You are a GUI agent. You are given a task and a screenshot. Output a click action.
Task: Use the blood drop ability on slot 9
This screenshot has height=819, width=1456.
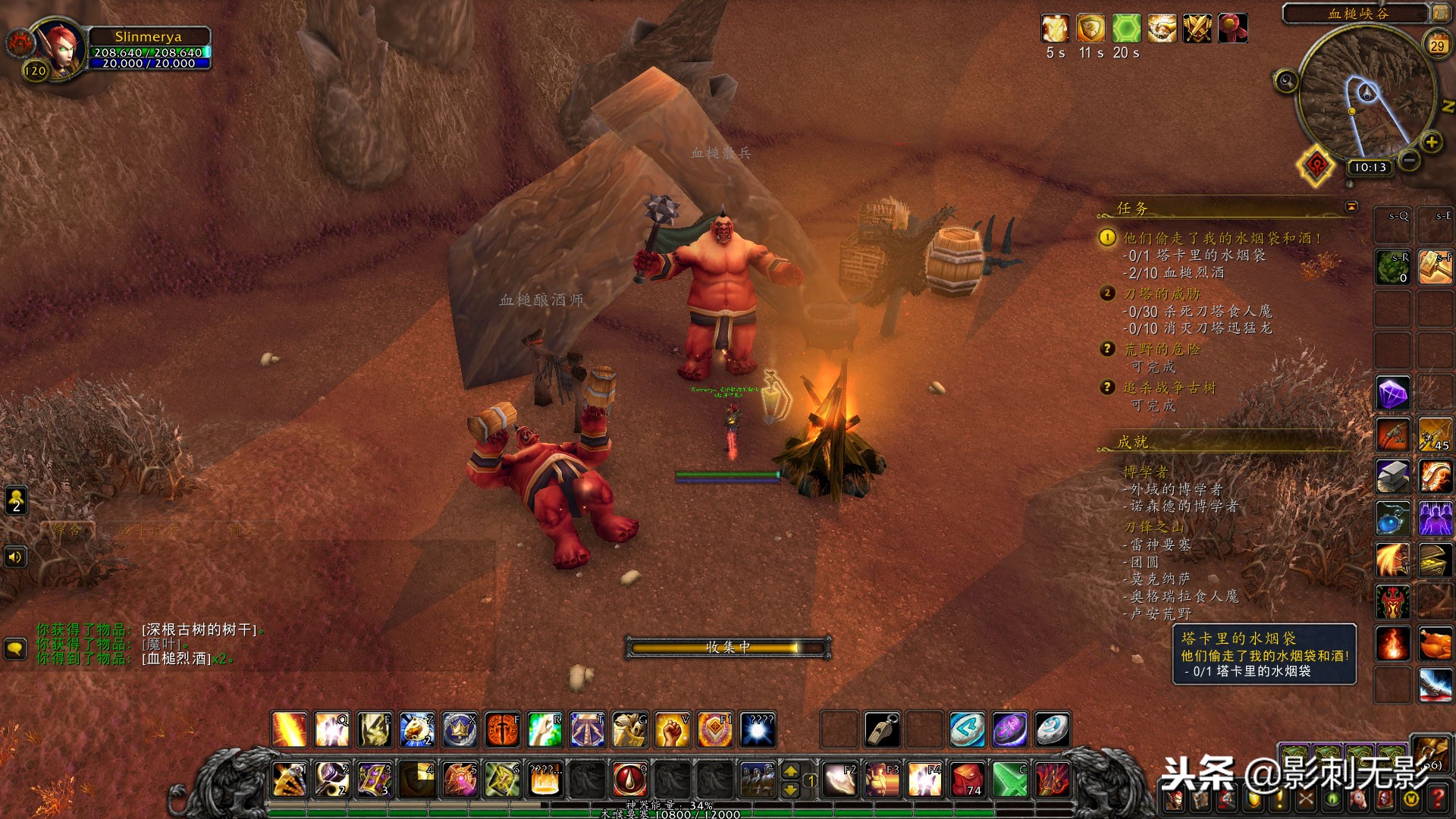[x=629, y=779]
